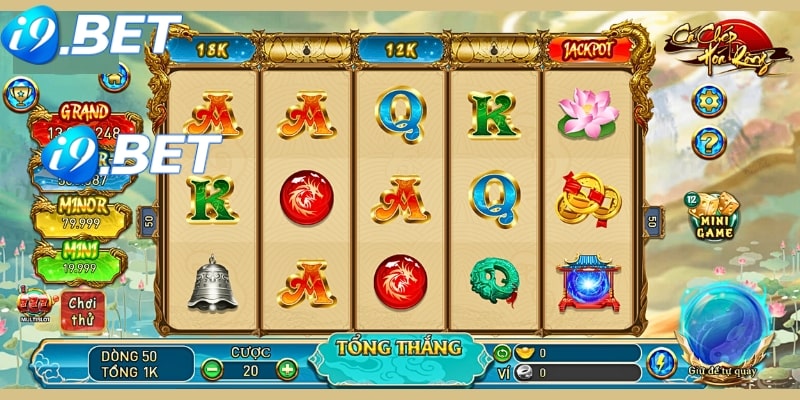Activate the lightning bolt turbo button
Viewport: 800px width, 400px height.
(x=661, y=362)
